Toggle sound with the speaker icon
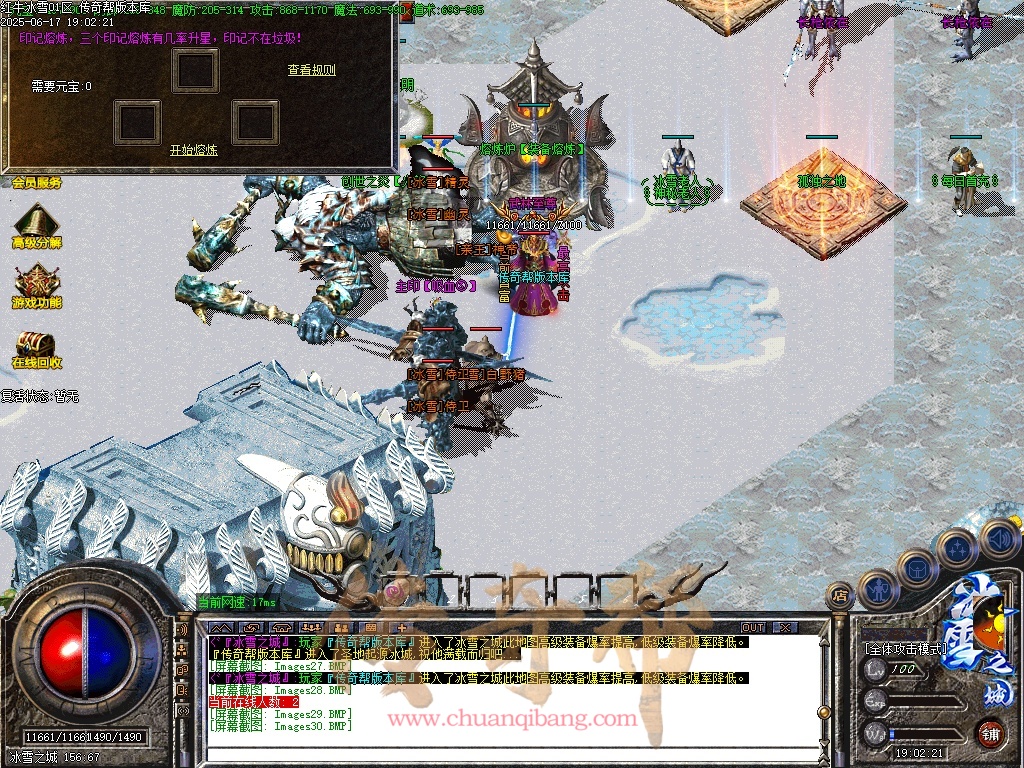This screenshot has width=1024, height=768. [998, 538]
